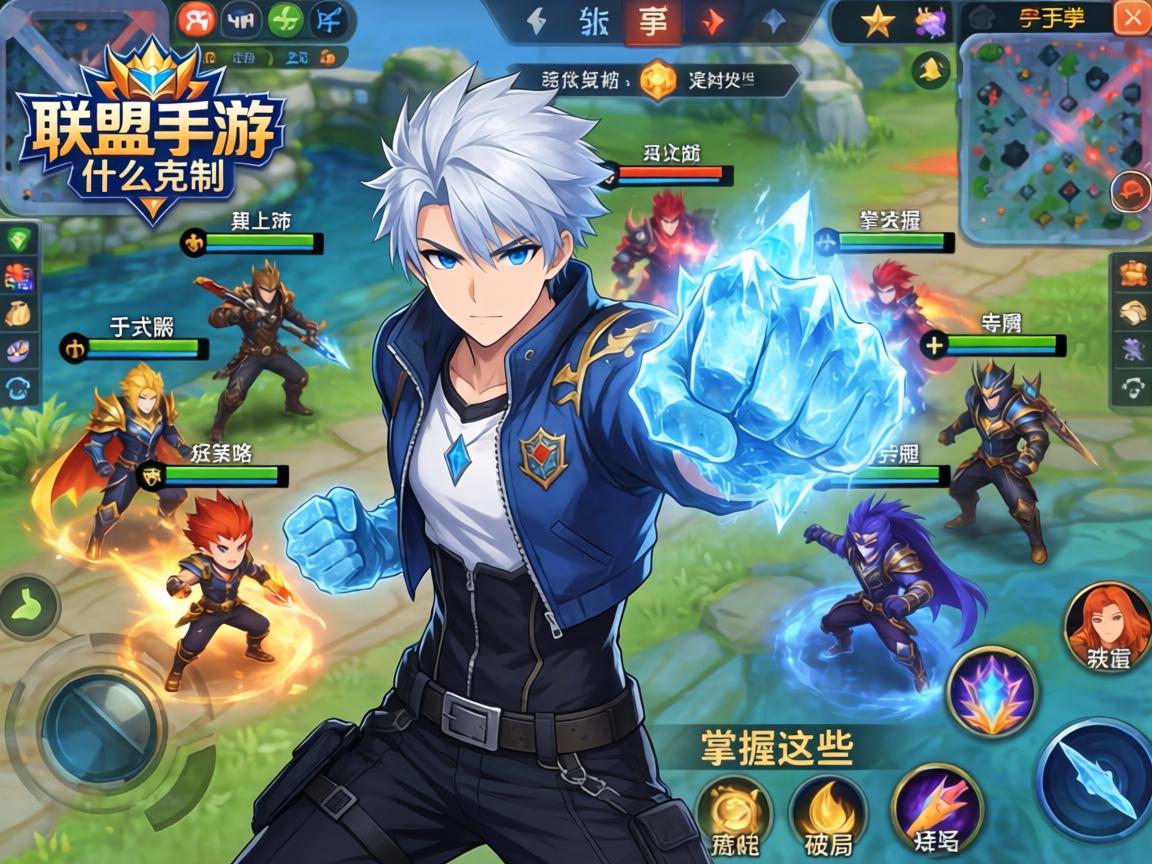1152x864 pixels.
Task: Select the red highlighted top tab
Action: tap(652, 22)
